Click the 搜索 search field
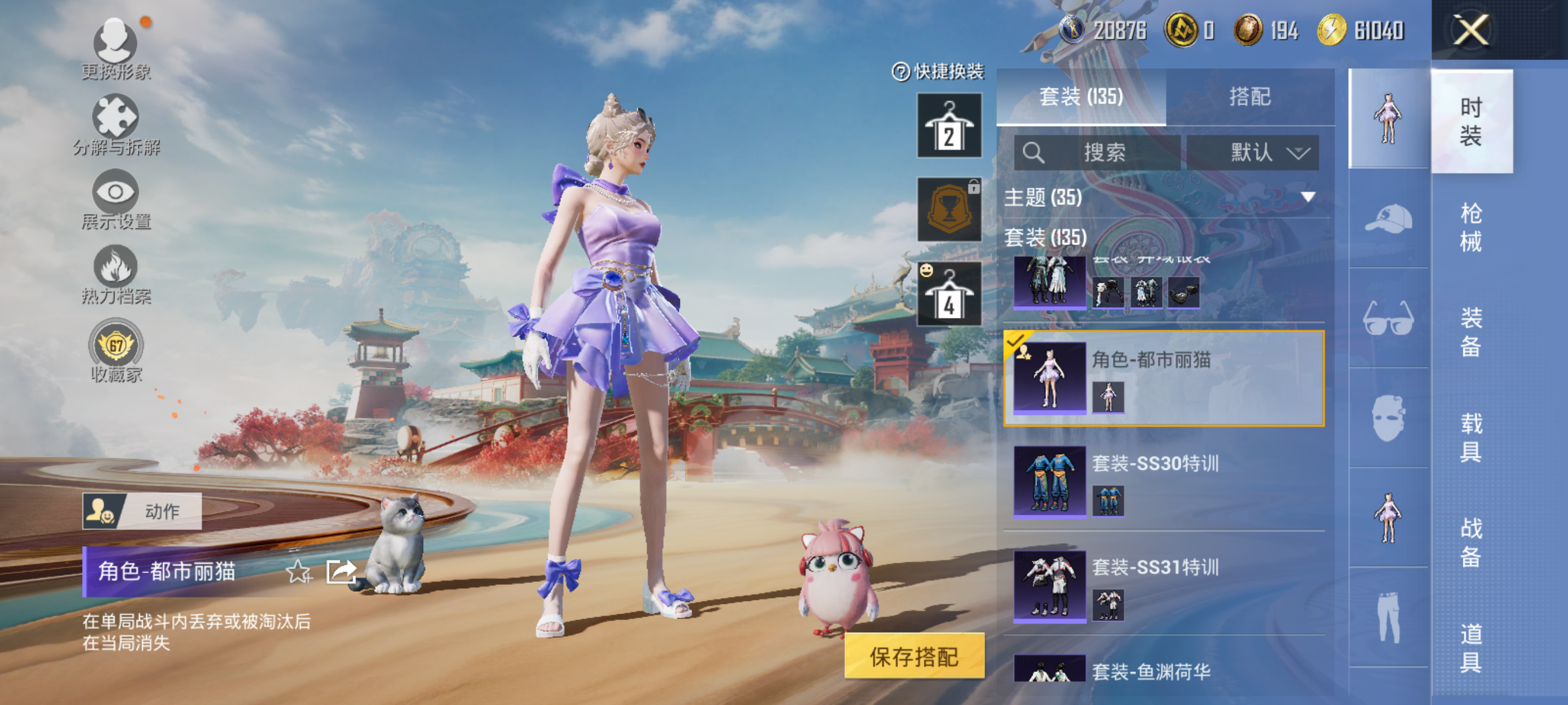Screen dimensions: 1568x705 (x=1097, y=152)
